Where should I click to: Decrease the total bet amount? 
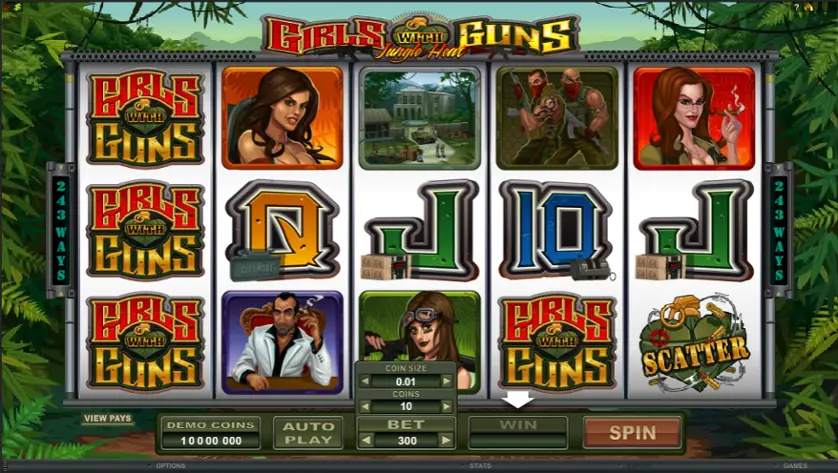point(364,440)
